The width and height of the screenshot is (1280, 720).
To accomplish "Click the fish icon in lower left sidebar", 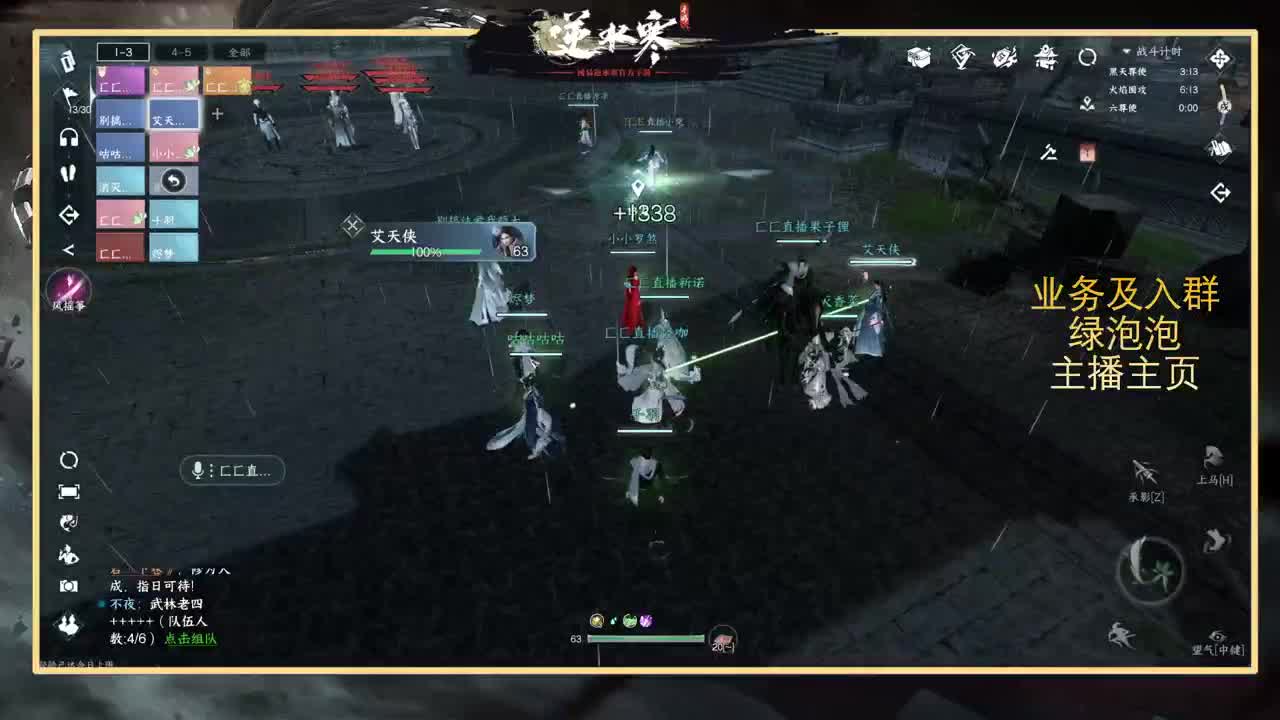I will [x=67, y=522].
